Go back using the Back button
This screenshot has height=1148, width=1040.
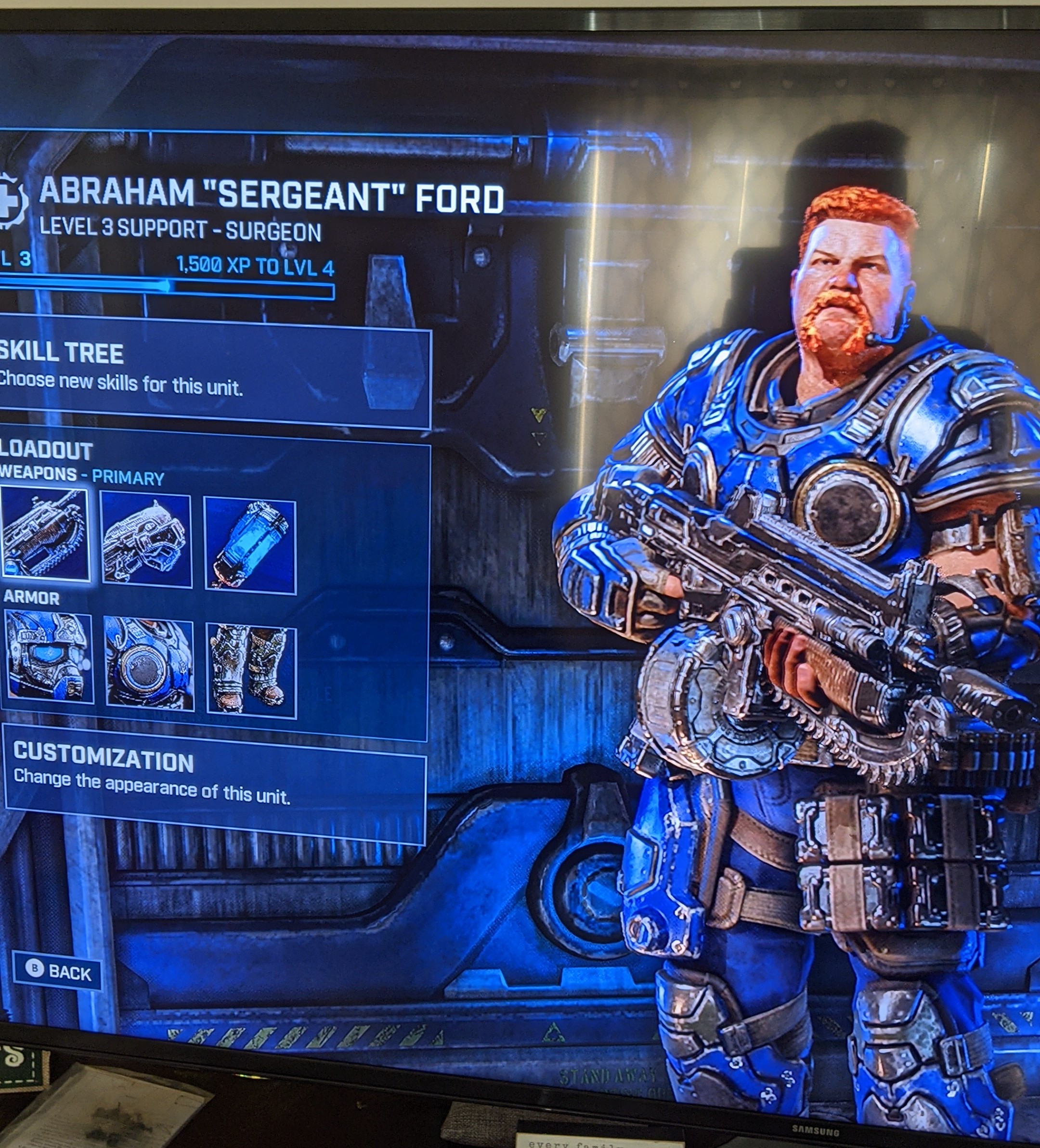(x=57, y=971)
